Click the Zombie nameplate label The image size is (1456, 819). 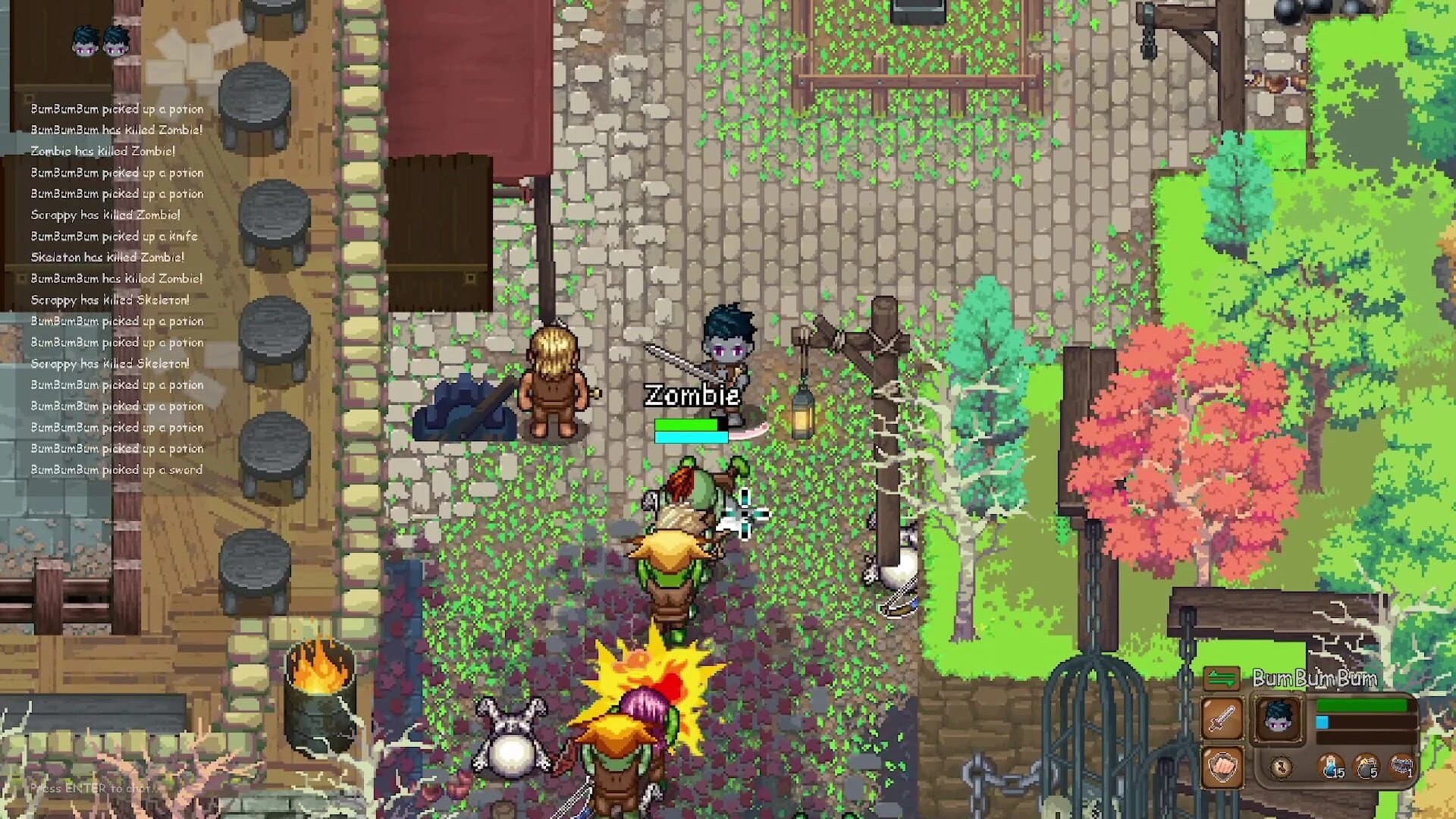(x=692, y=394)
